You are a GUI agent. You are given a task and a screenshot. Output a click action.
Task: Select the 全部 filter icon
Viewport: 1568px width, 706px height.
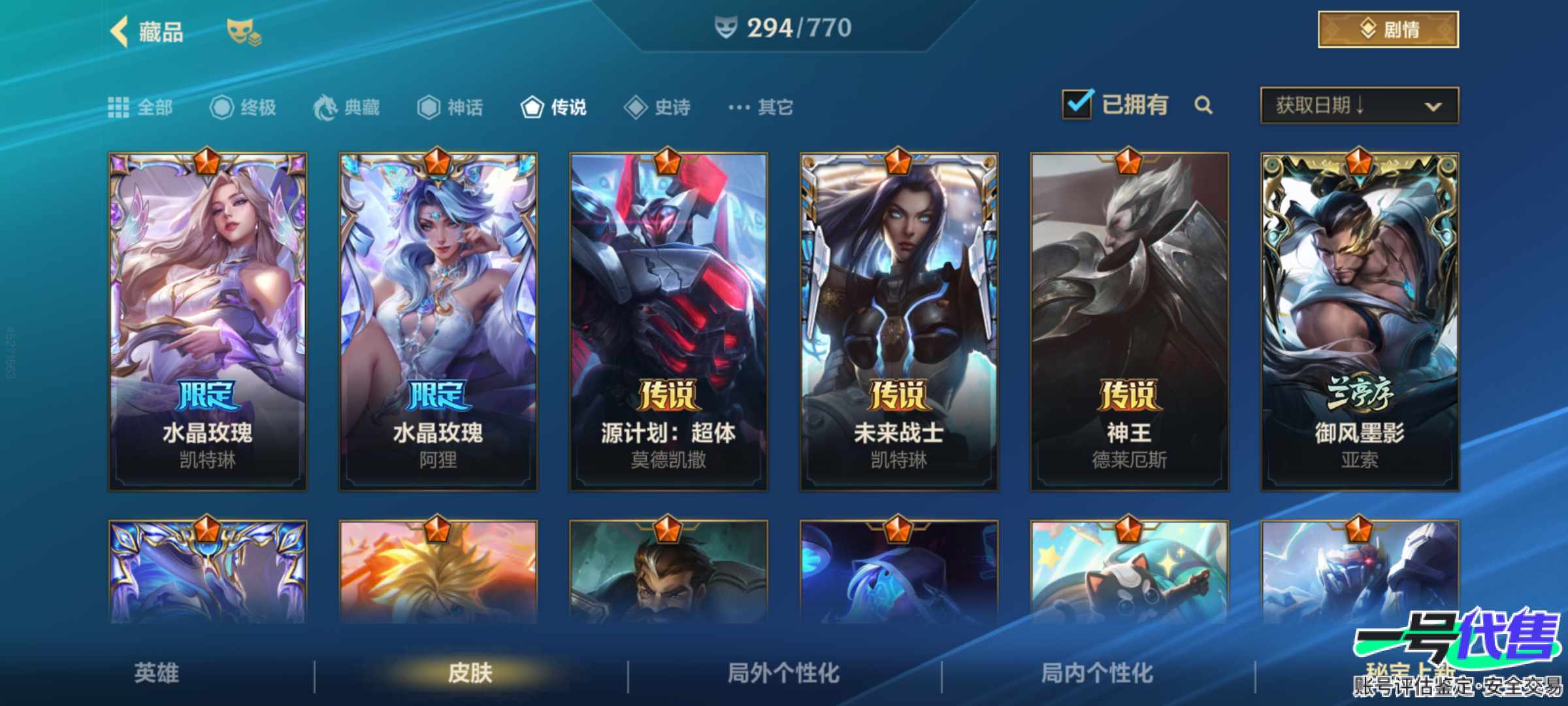point(119,107)
